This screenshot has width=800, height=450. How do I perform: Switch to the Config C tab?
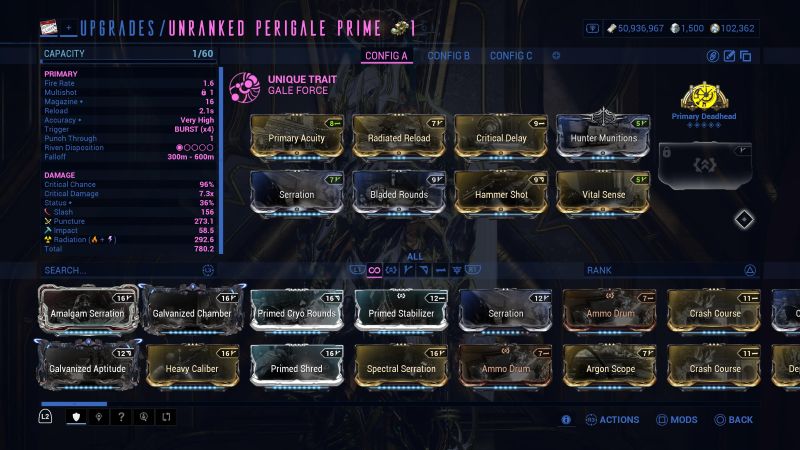511,56
